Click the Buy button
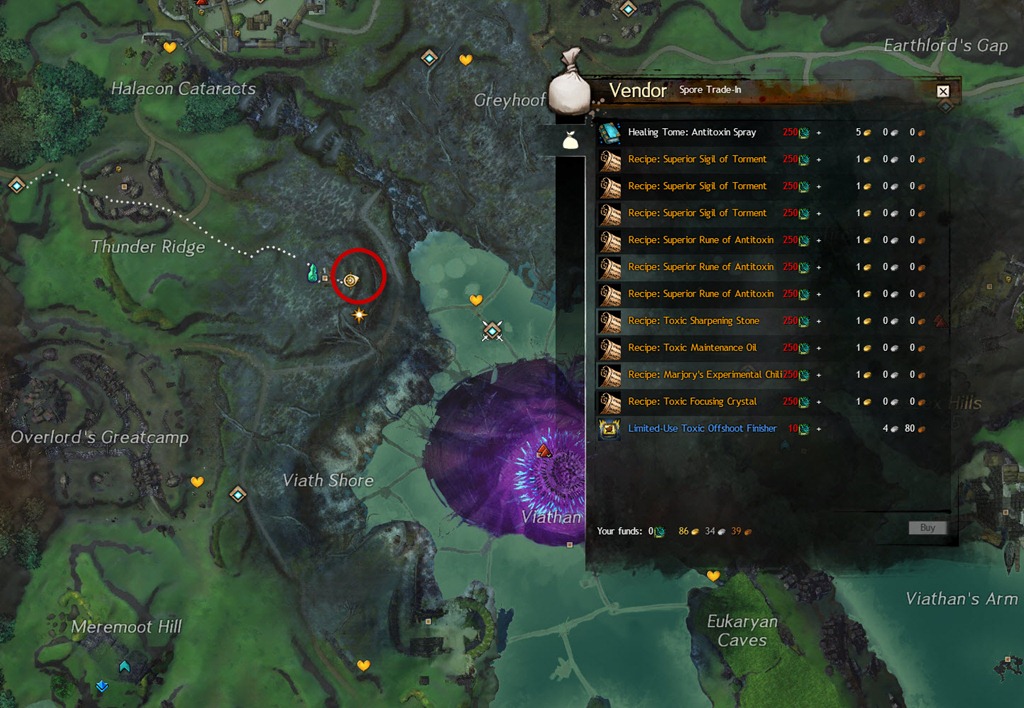Viewport: 1024px width, 708px height. click(x=927, y=527)
